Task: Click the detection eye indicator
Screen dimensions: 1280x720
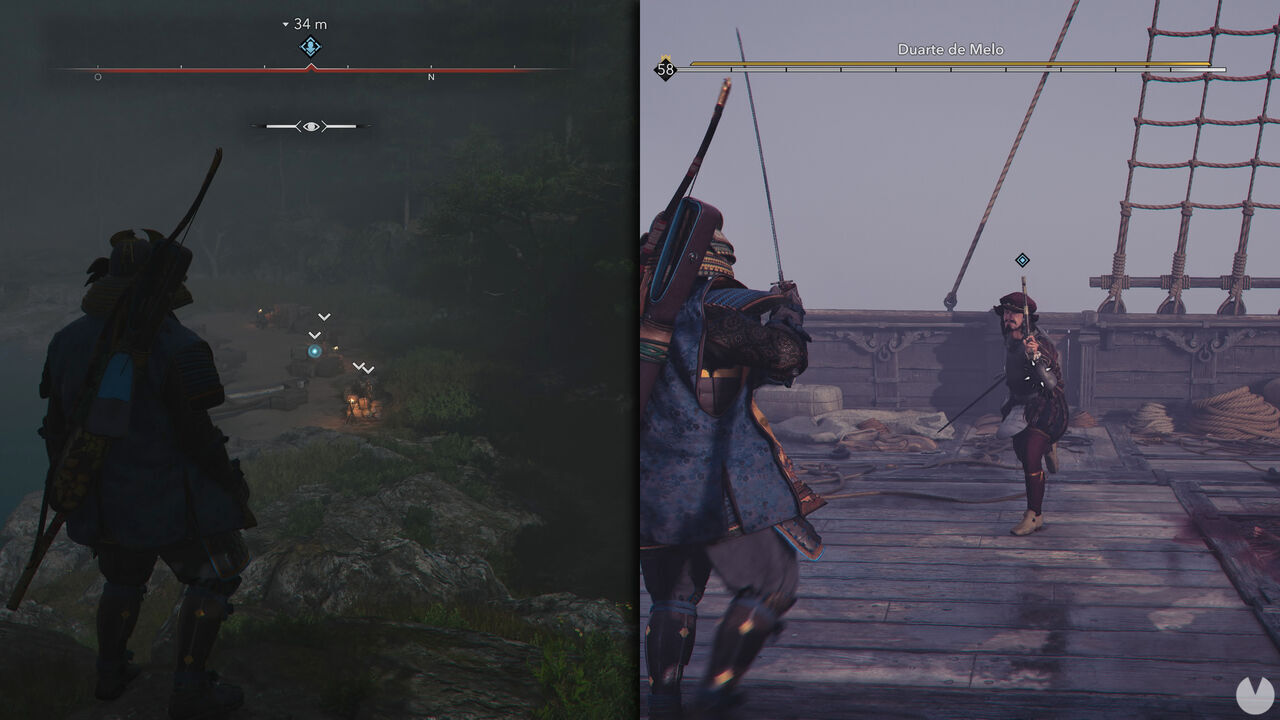Action: pyautogui.click(x=314, y=126)
